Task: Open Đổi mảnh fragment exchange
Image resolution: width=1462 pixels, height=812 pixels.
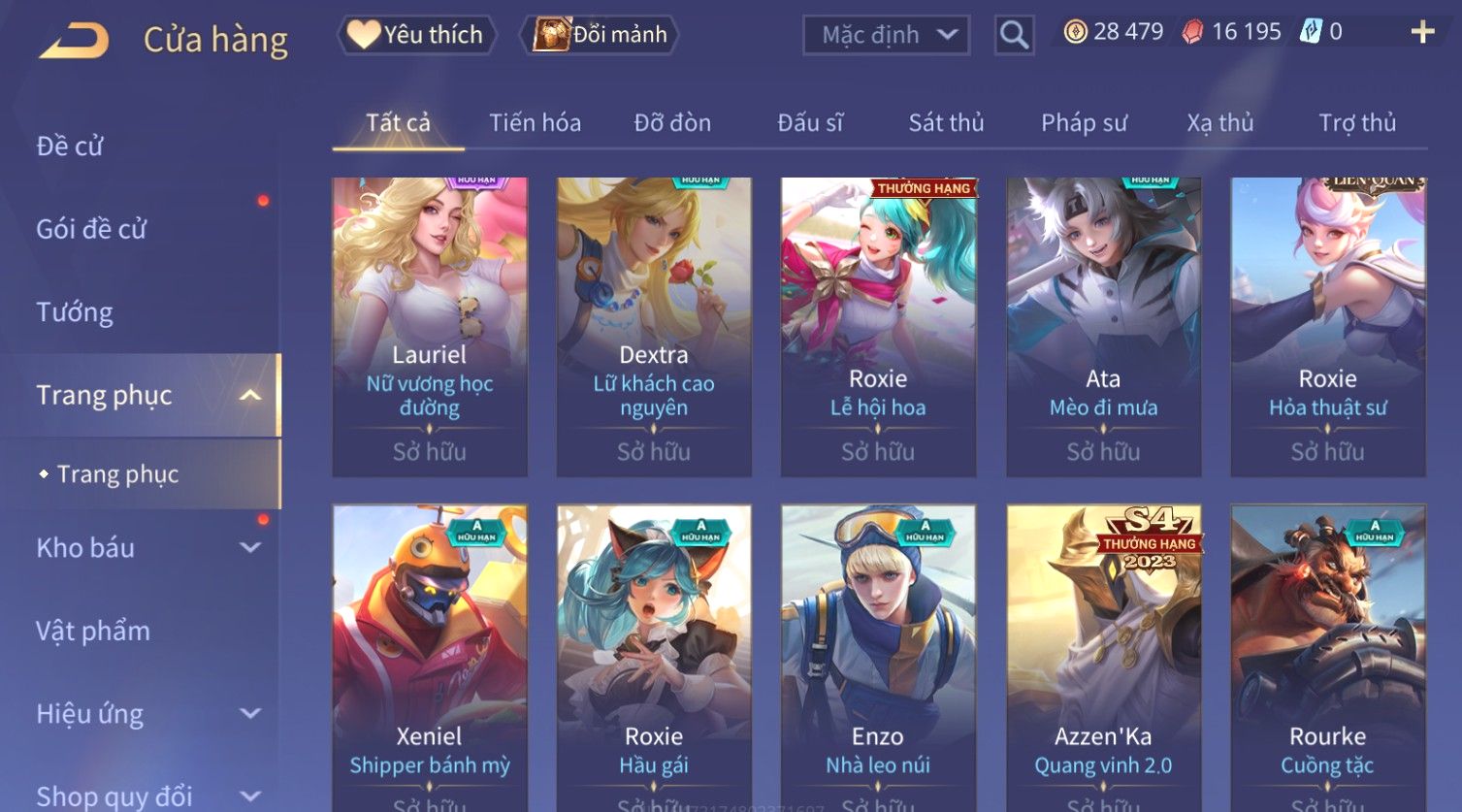Action: (x=601, y=35)
